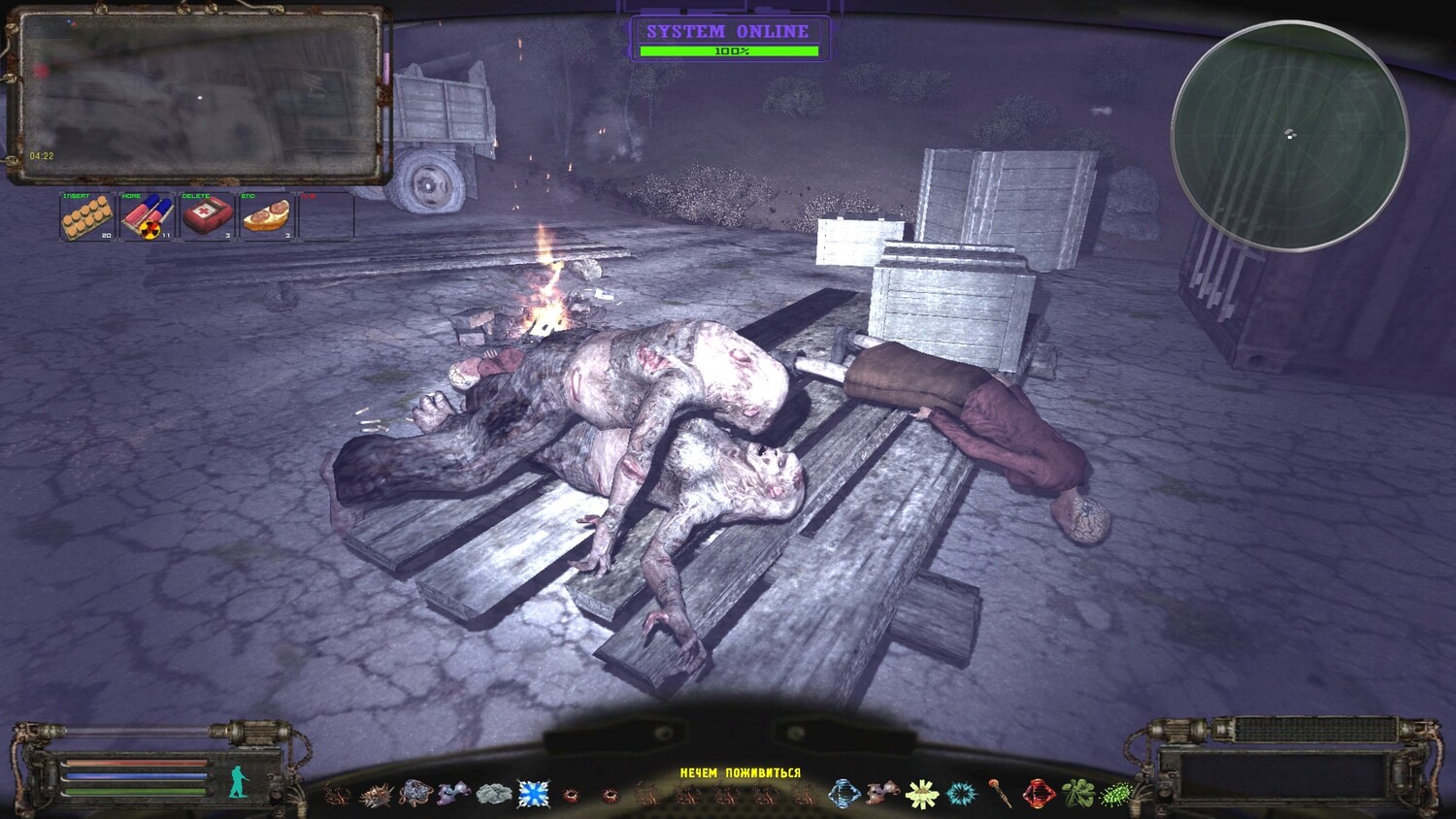Viewport: 1456px width, 819px height.
Task: Choose the grey cloud-shaped artifact
Action: [x=494, y=794]
